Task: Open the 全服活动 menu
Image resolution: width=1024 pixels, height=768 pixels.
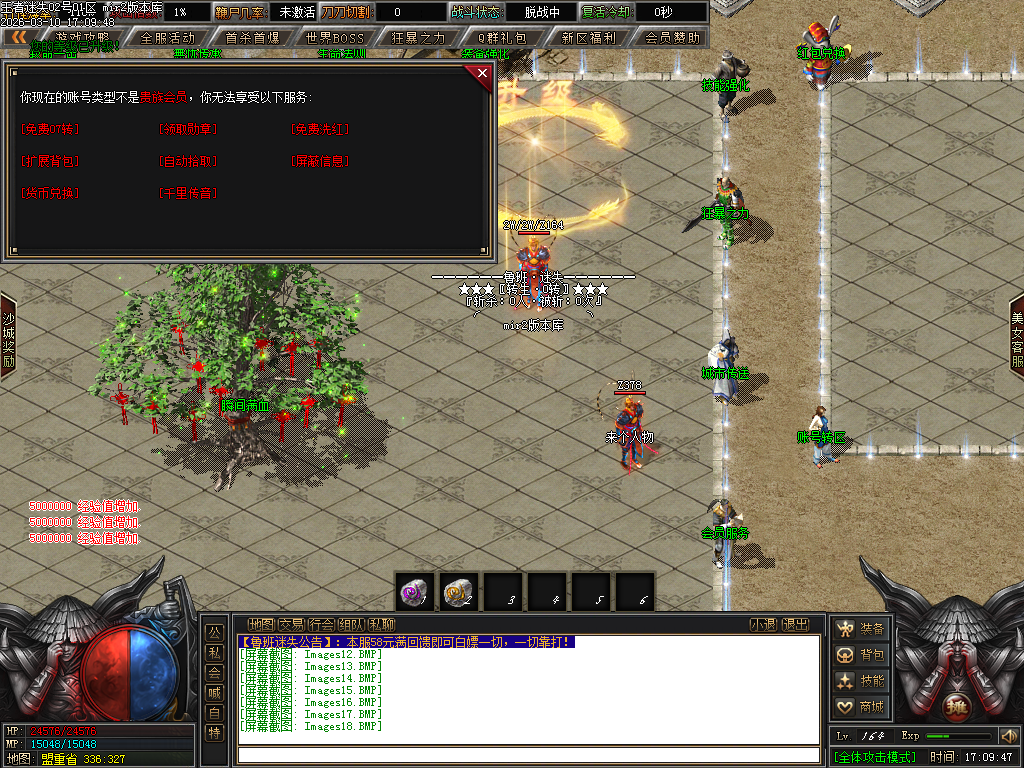Action: coord(168,38)
